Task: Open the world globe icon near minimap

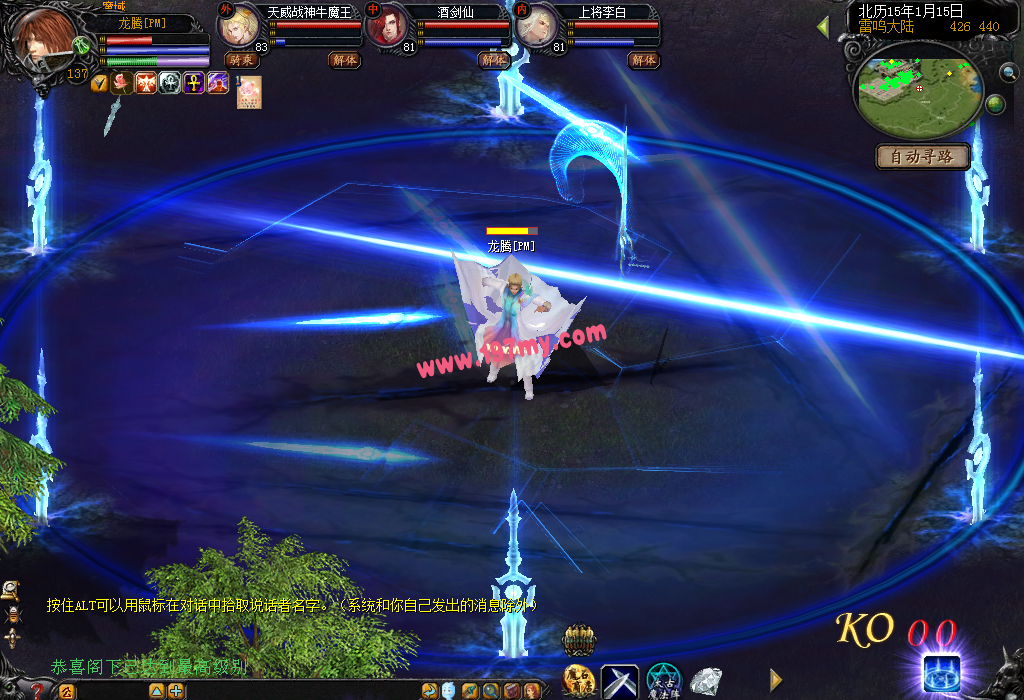Action: pyautogui.click(x=995, y=104)
